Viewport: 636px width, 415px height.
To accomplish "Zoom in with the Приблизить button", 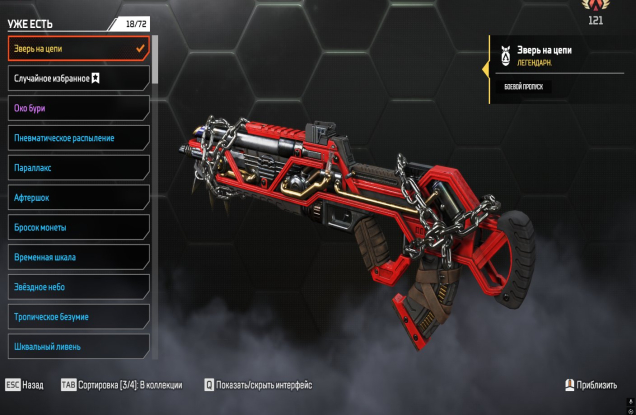I will (594, 385).
